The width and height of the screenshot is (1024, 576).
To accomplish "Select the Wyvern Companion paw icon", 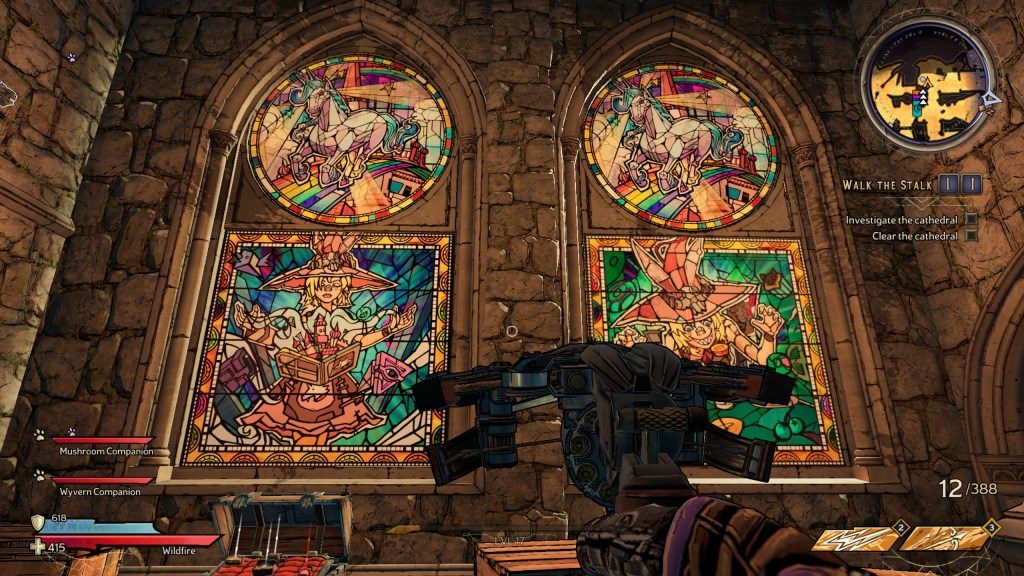I will tap(39, 475).
